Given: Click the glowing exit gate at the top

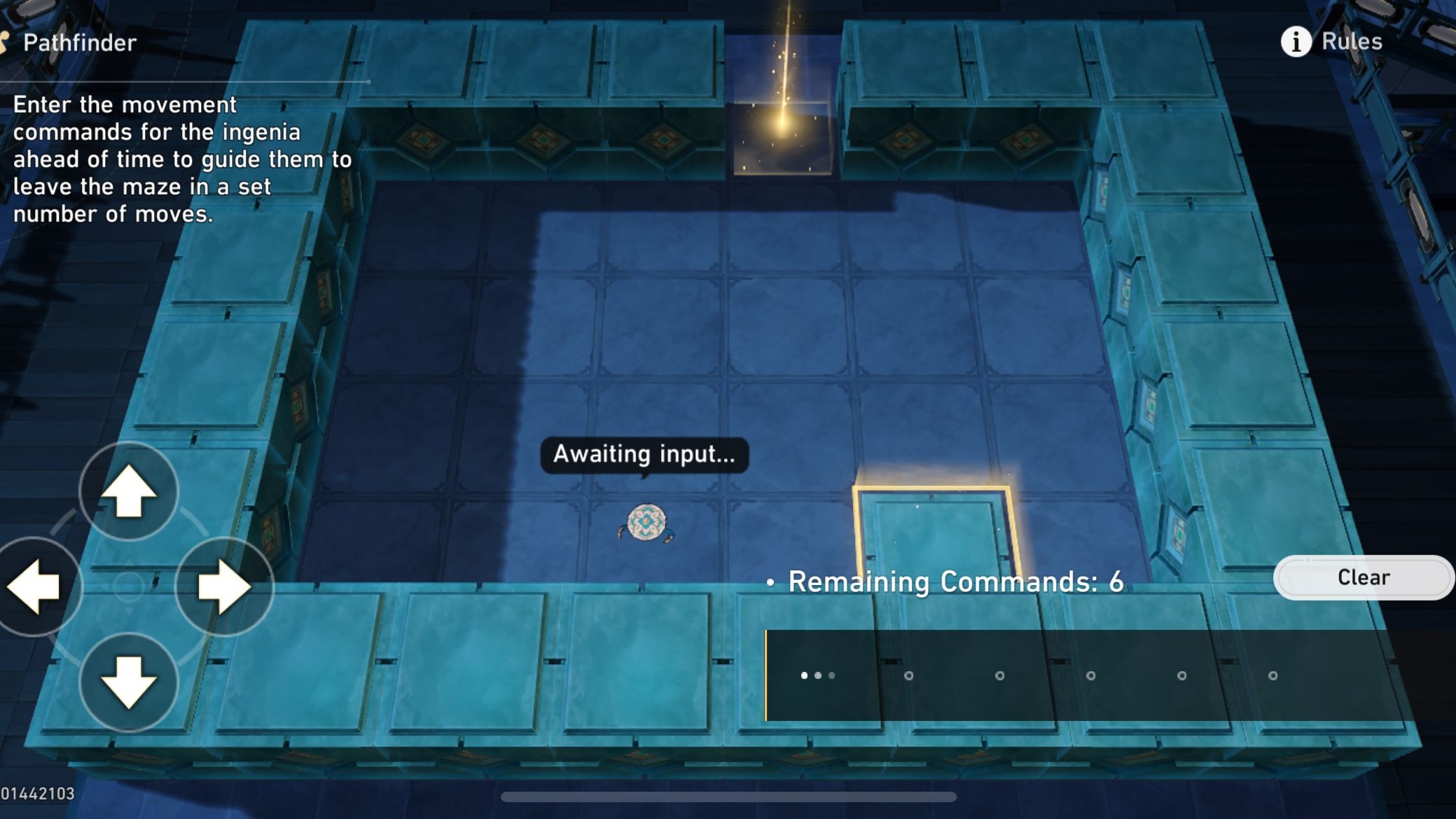Looking at the screenshot, I should tap(783, 112).
